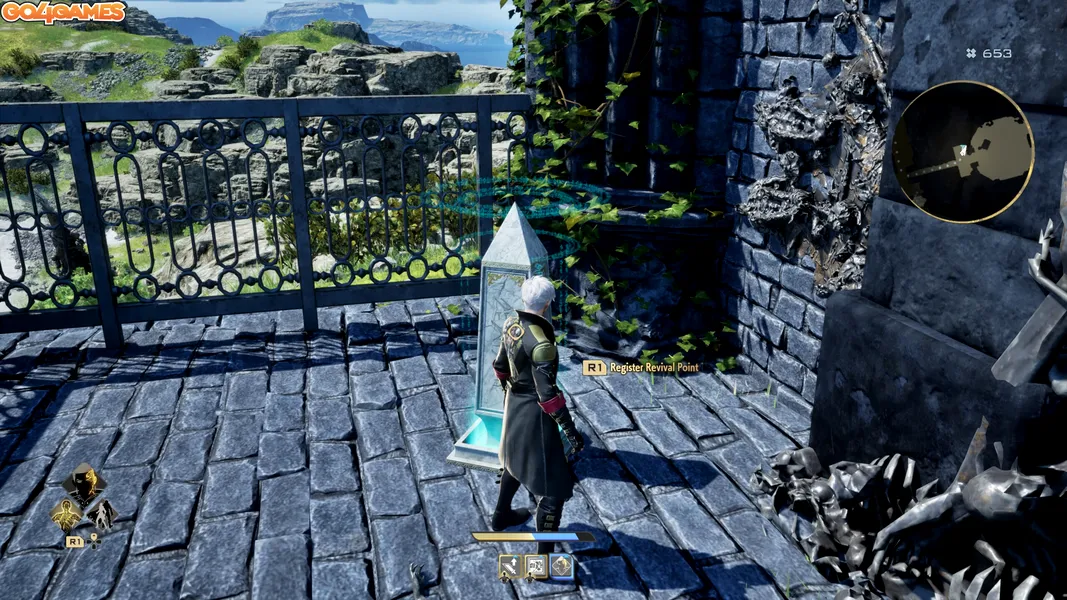This screenshot has height=600, width=1067.
Task: Open the circular minimap
Action: (962, 151)
